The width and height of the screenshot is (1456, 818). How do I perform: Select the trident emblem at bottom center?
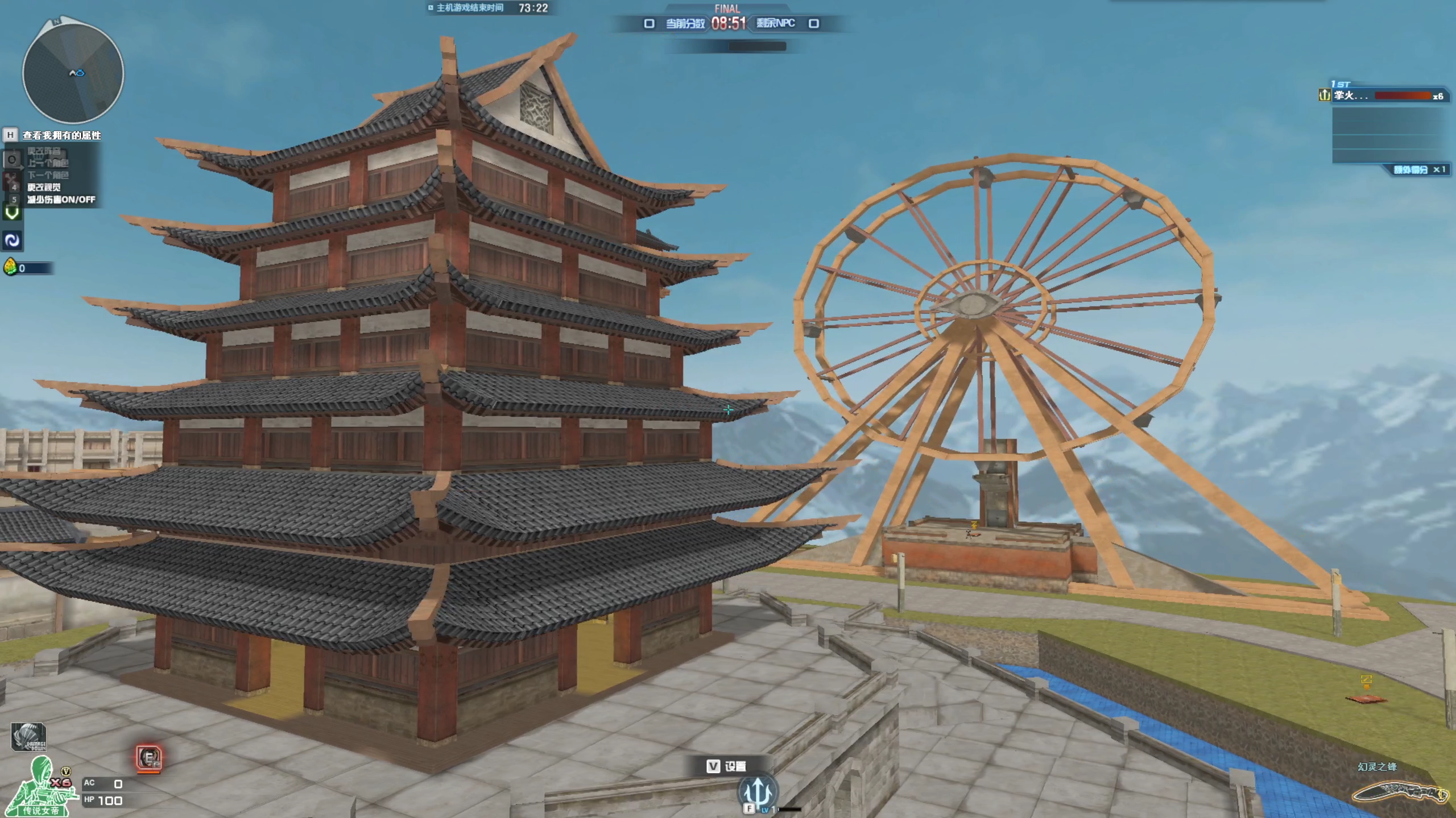click(x=756, y=790)
